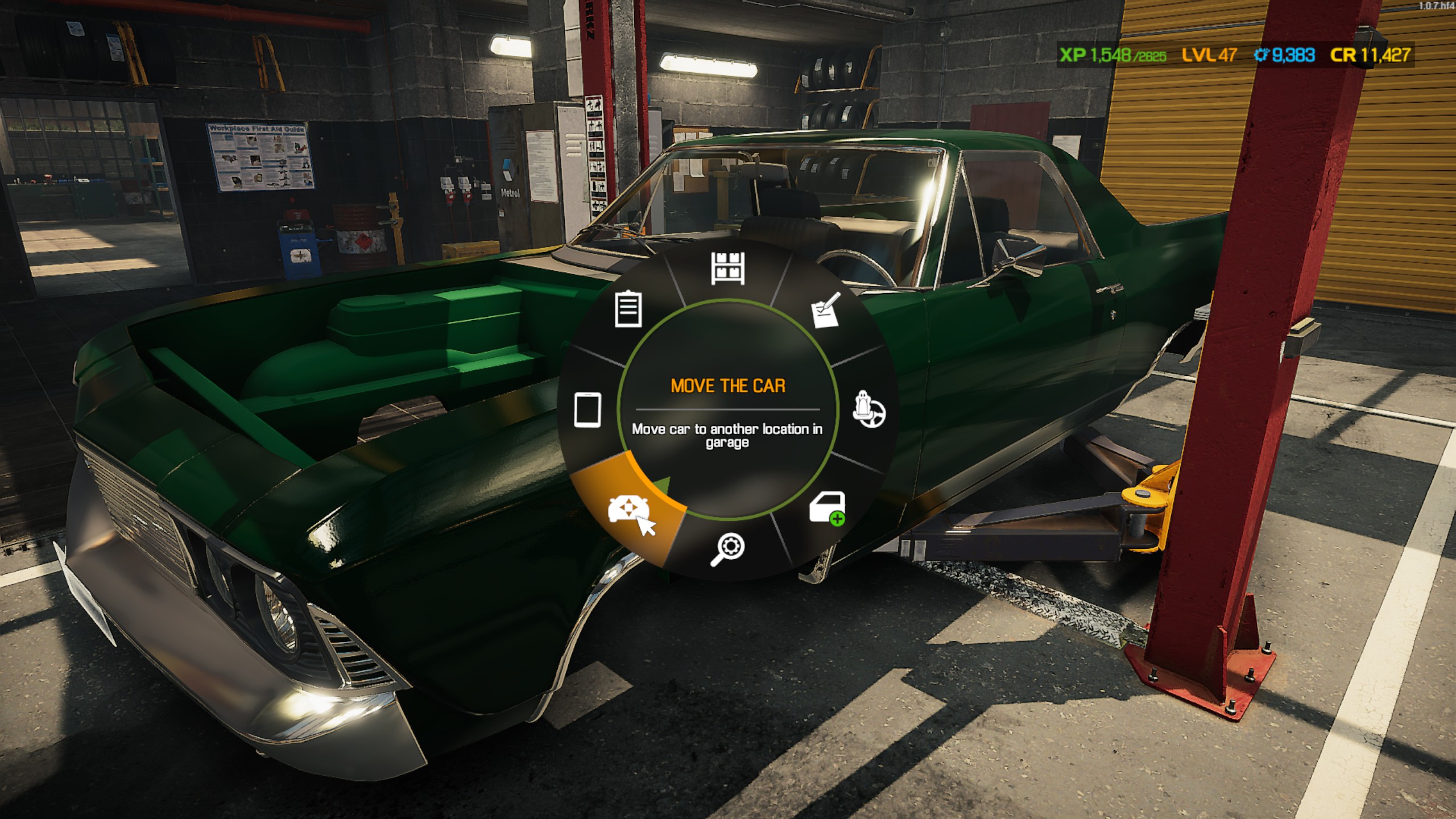Select the paper and pen icon

[826, 311]
